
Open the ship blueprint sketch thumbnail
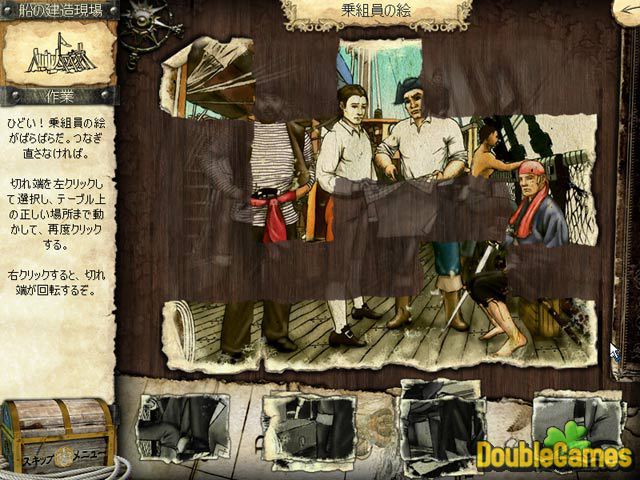pyautogui.click(x=59, y=55)
